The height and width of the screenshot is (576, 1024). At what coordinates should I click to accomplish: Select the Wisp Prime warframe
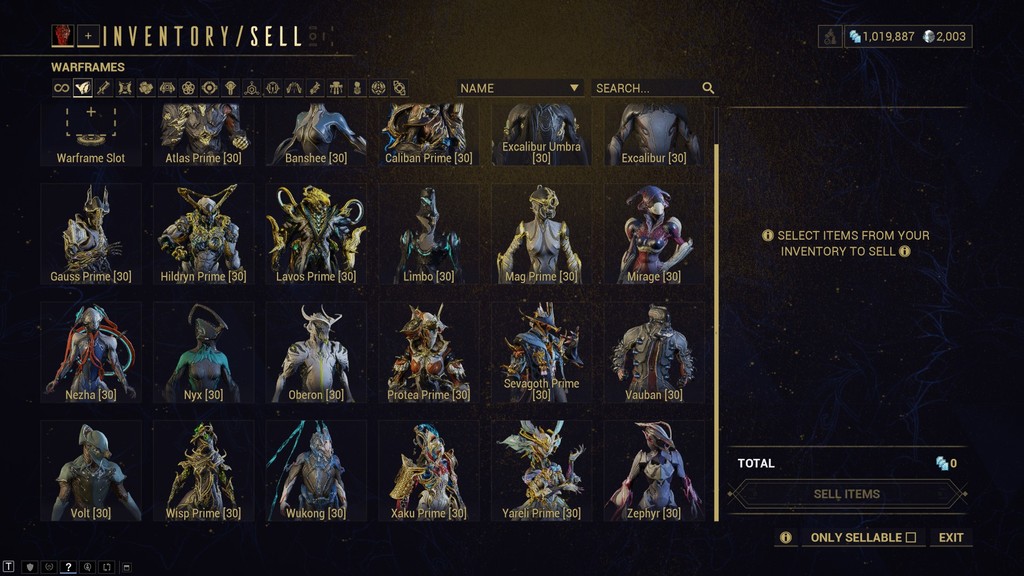pyautogui.click(x=203, y=470)
